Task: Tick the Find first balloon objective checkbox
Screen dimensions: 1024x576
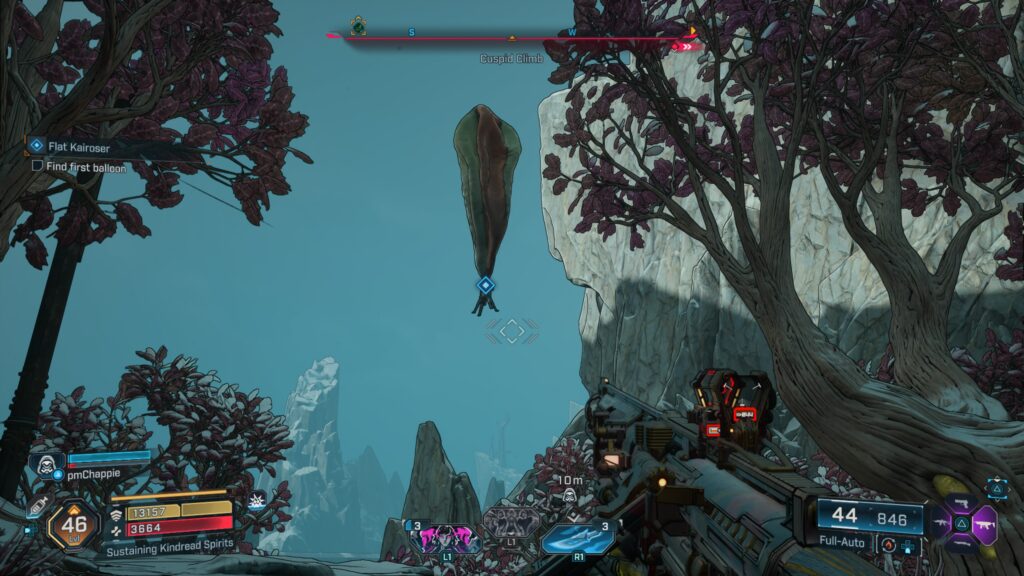Action: coord(37,166)
